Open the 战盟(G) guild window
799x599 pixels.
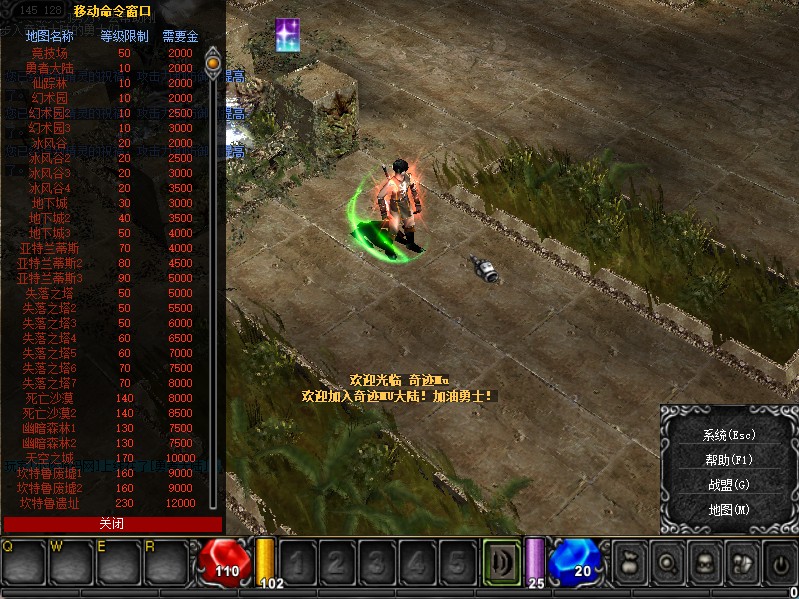(x=728, y=485)
